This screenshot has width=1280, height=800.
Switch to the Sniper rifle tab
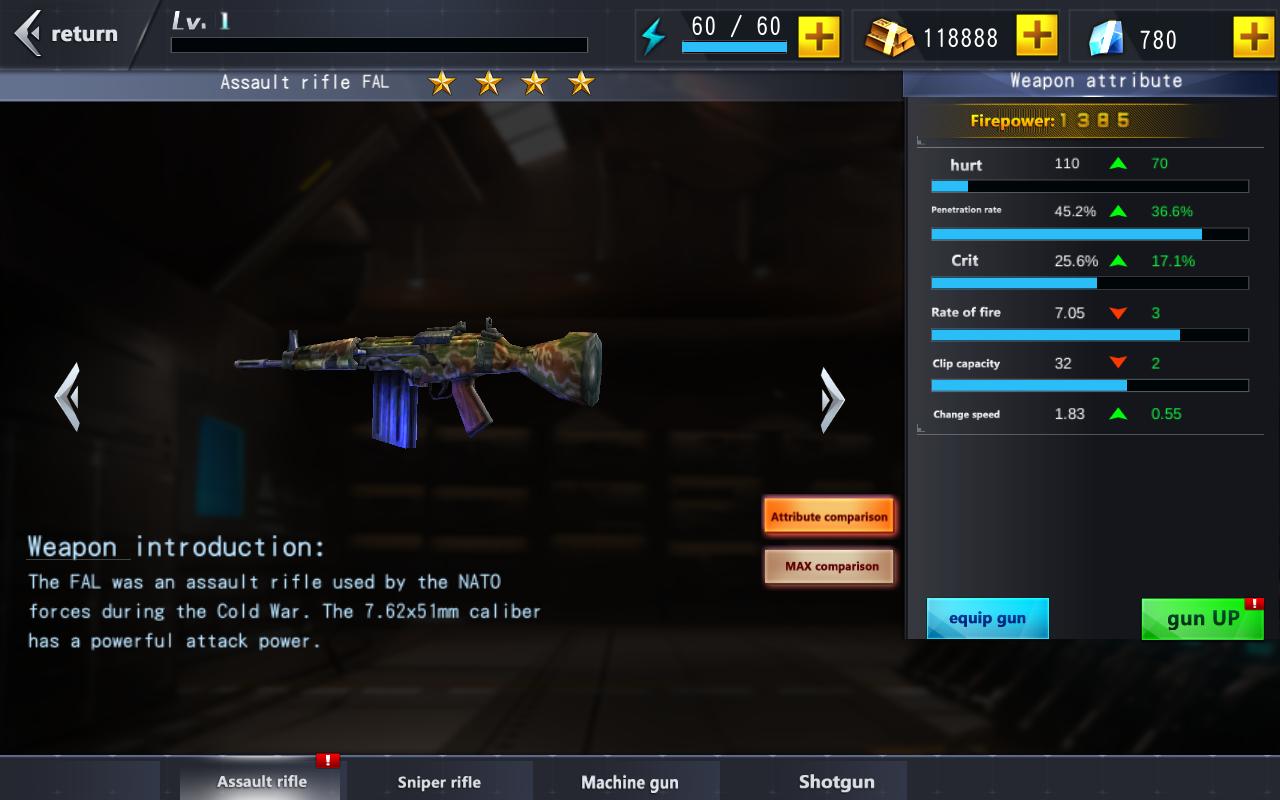tap(439, 782)
